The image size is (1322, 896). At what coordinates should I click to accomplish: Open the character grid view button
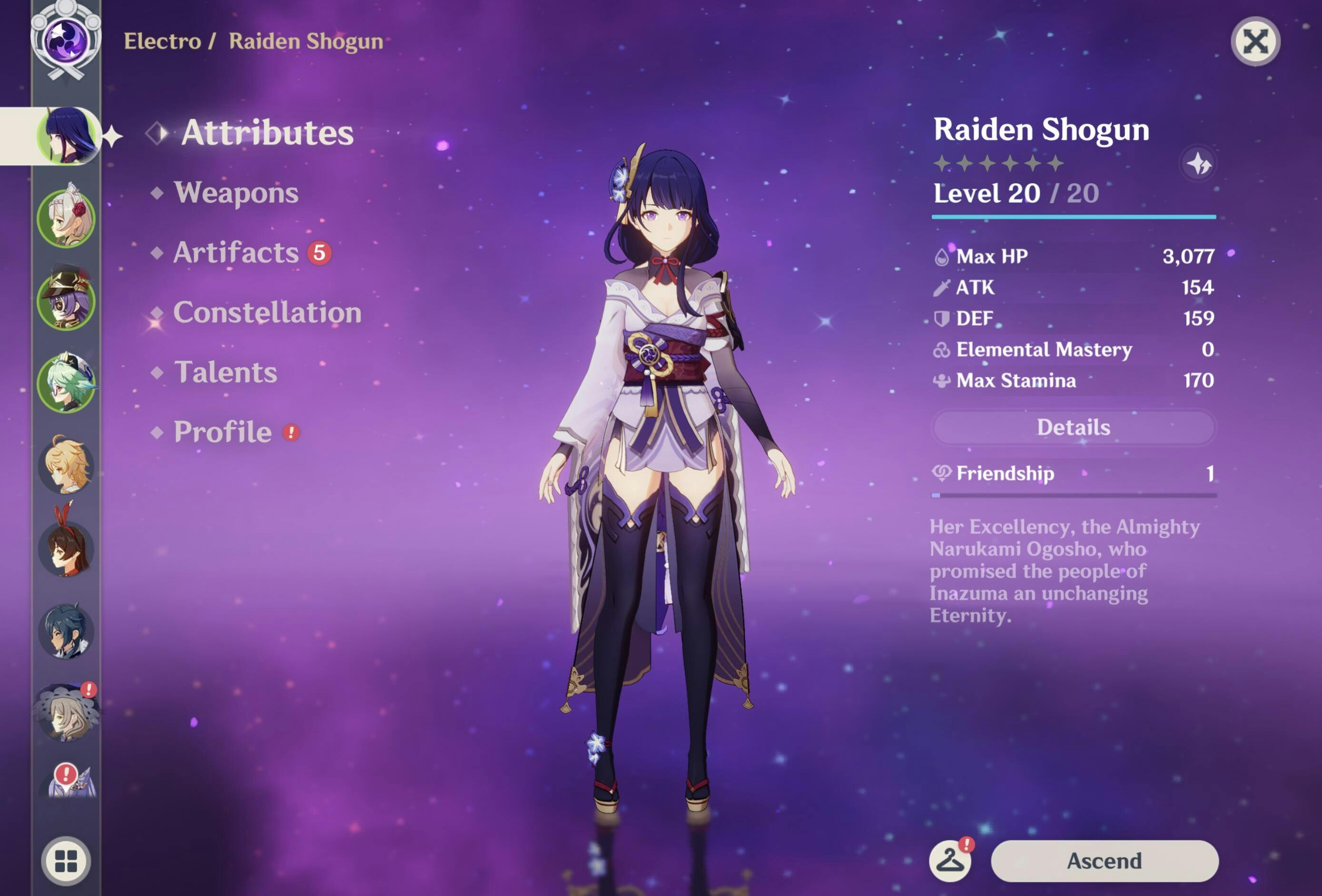pos(66,861)
